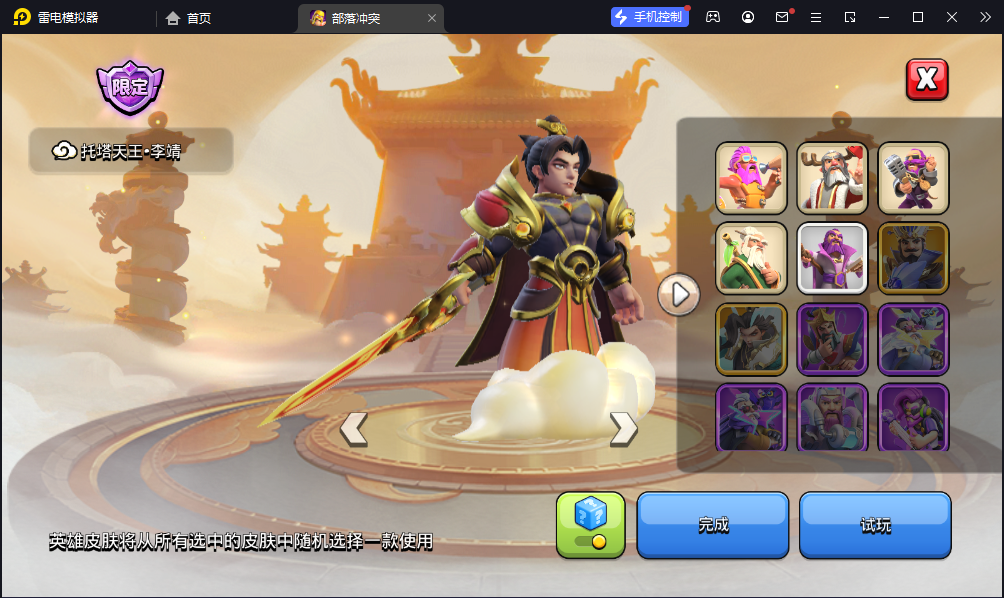Image resolution: width=1004 pixels, height=598 pixels.
Task: Choose the blue-armored crowned skin
Action: (913, 258)
